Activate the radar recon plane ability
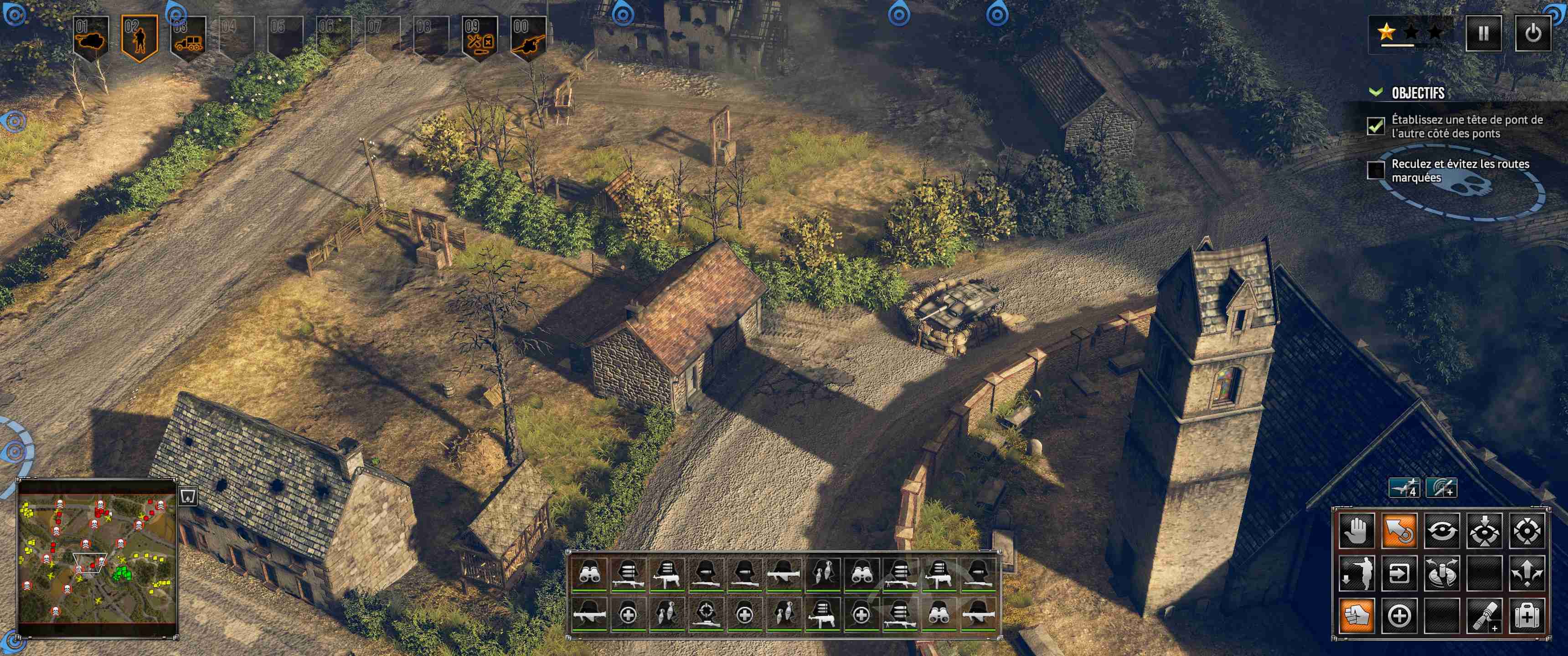This screenshot has height=656, width=1568. (1441, 488)
